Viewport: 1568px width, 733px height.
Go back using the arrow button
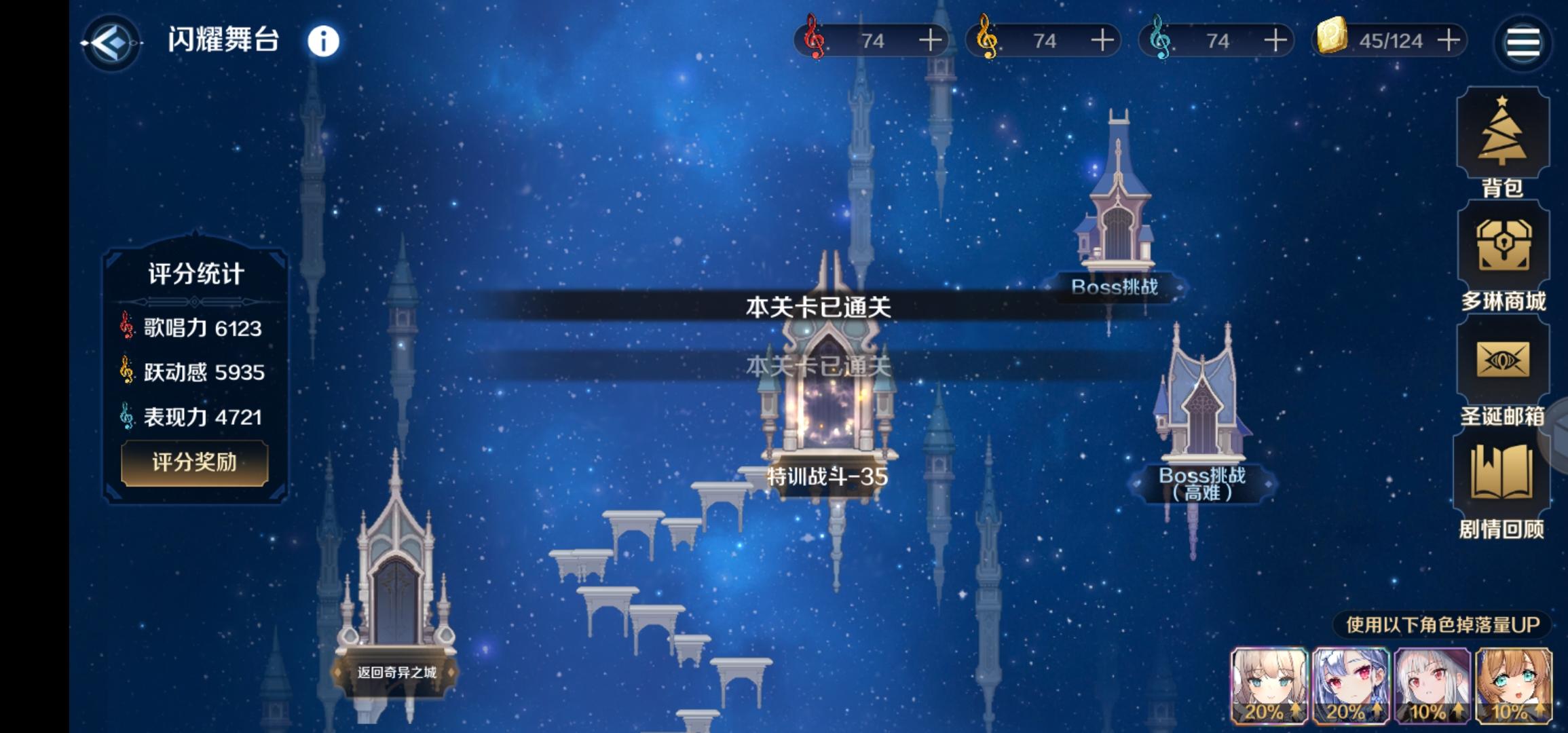pyautogui.click(x=112, y=43)
